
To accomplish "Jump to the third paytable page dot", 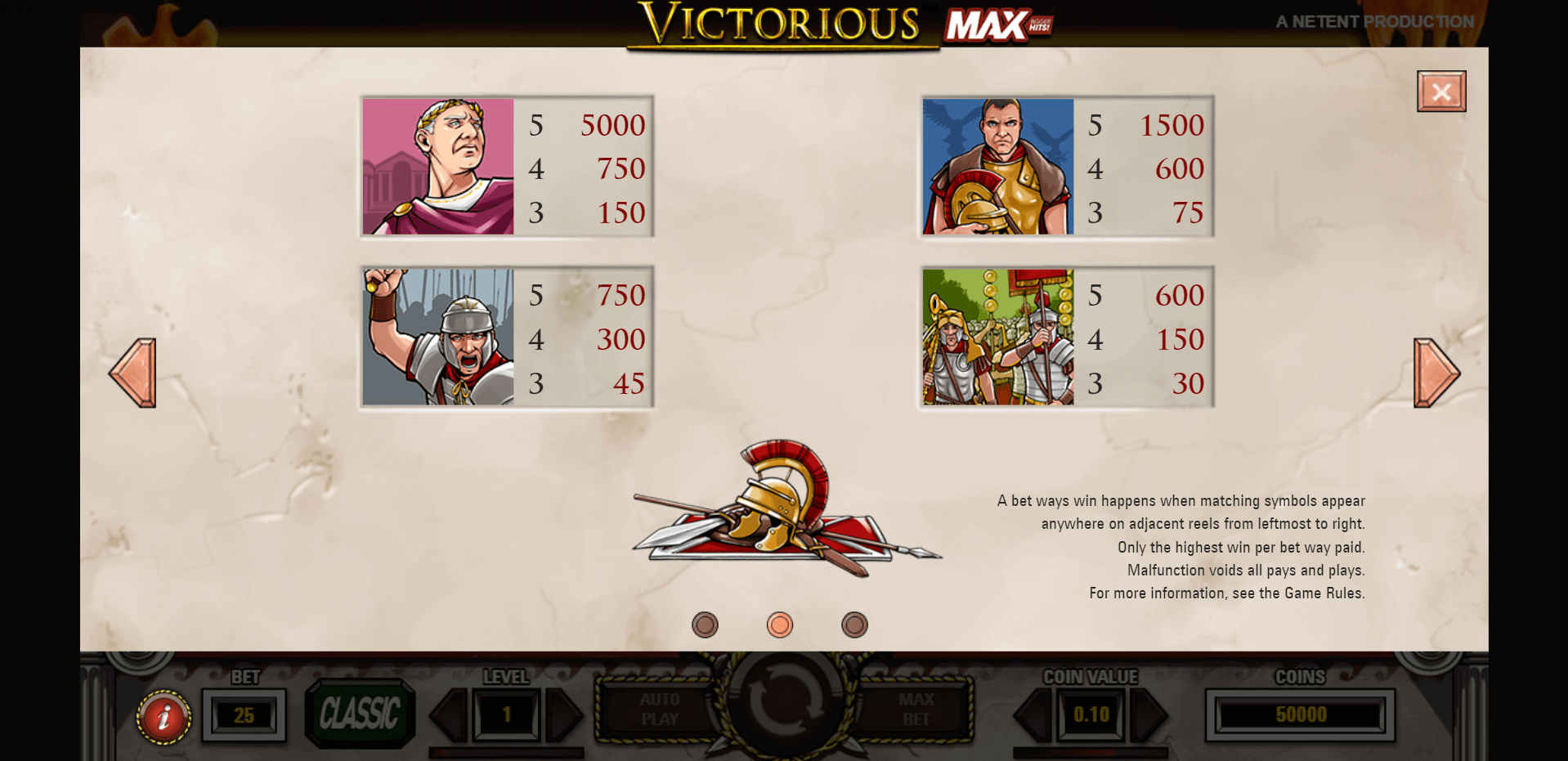I will point(854,625).
